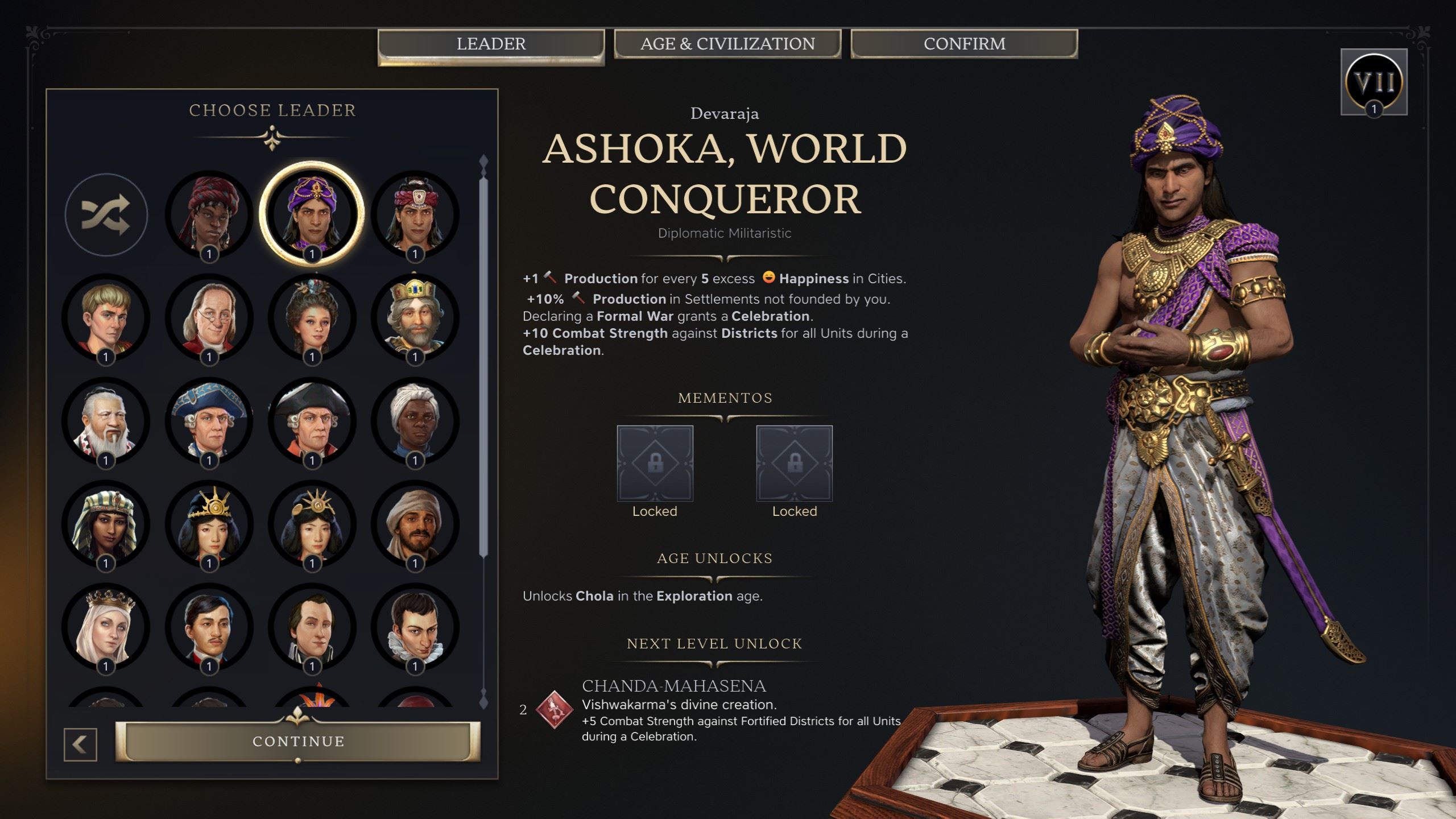Image resolution: width=1456 pixels, height=819 pixels.
Task: Click the Continue button
Action: click(298, 741)
